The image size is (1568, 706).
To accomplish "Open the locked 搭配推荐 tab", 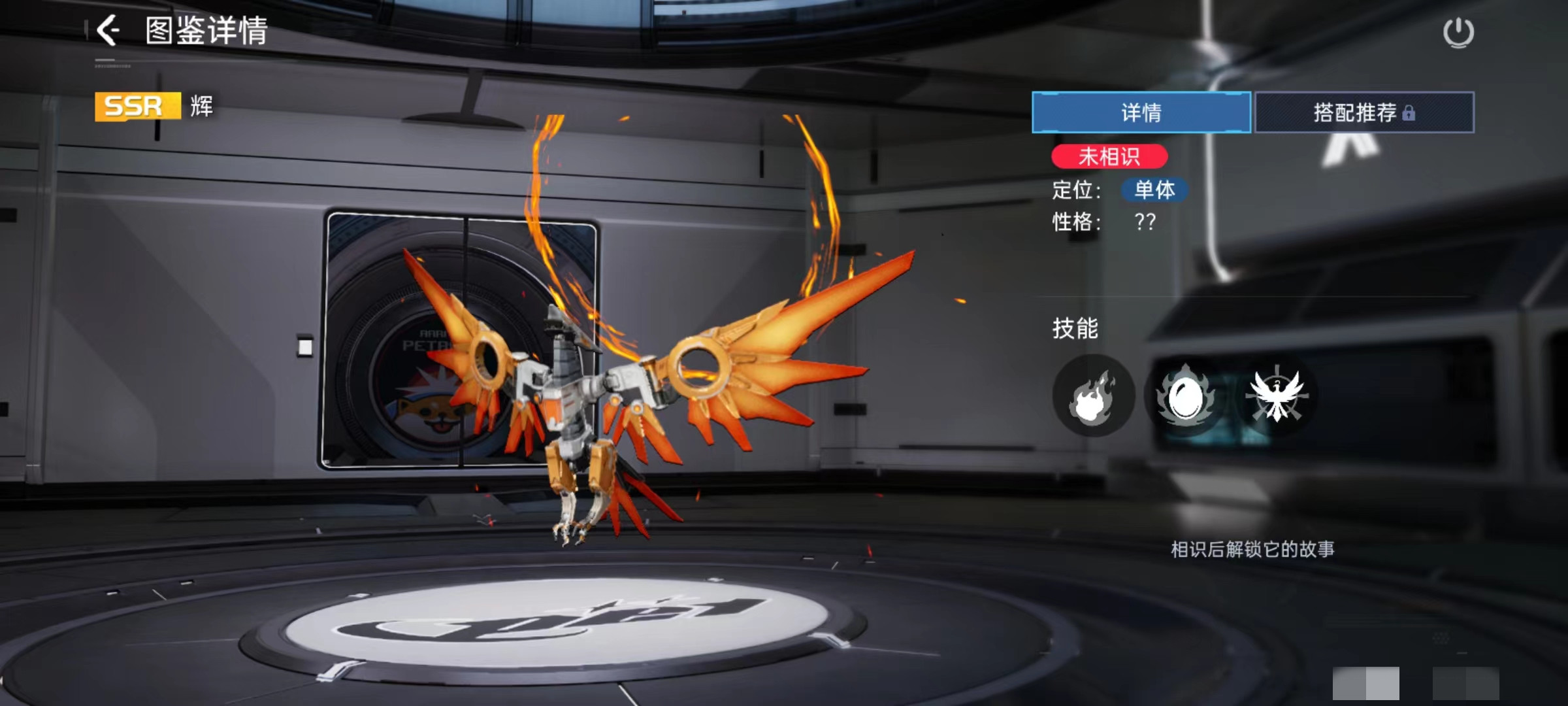I will [1364, 112].
